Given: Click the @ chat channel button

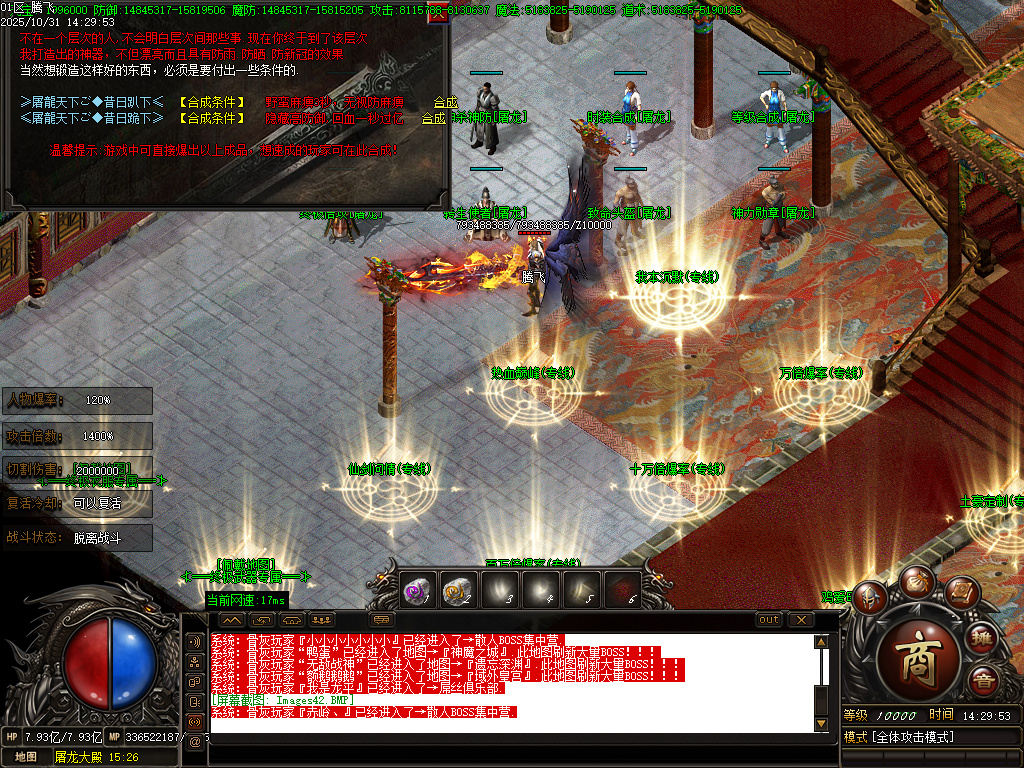Looking at the screenshot, I should click(x=194, y=741).
